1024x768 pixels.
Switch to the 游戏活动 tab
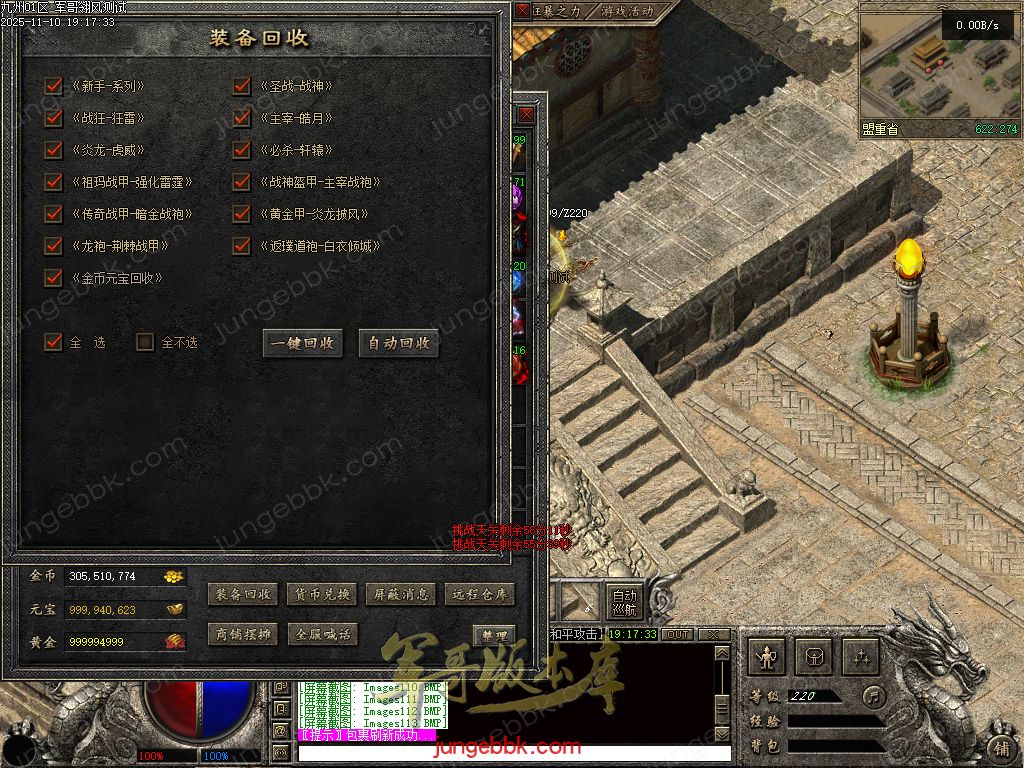[x=628, y=12]
